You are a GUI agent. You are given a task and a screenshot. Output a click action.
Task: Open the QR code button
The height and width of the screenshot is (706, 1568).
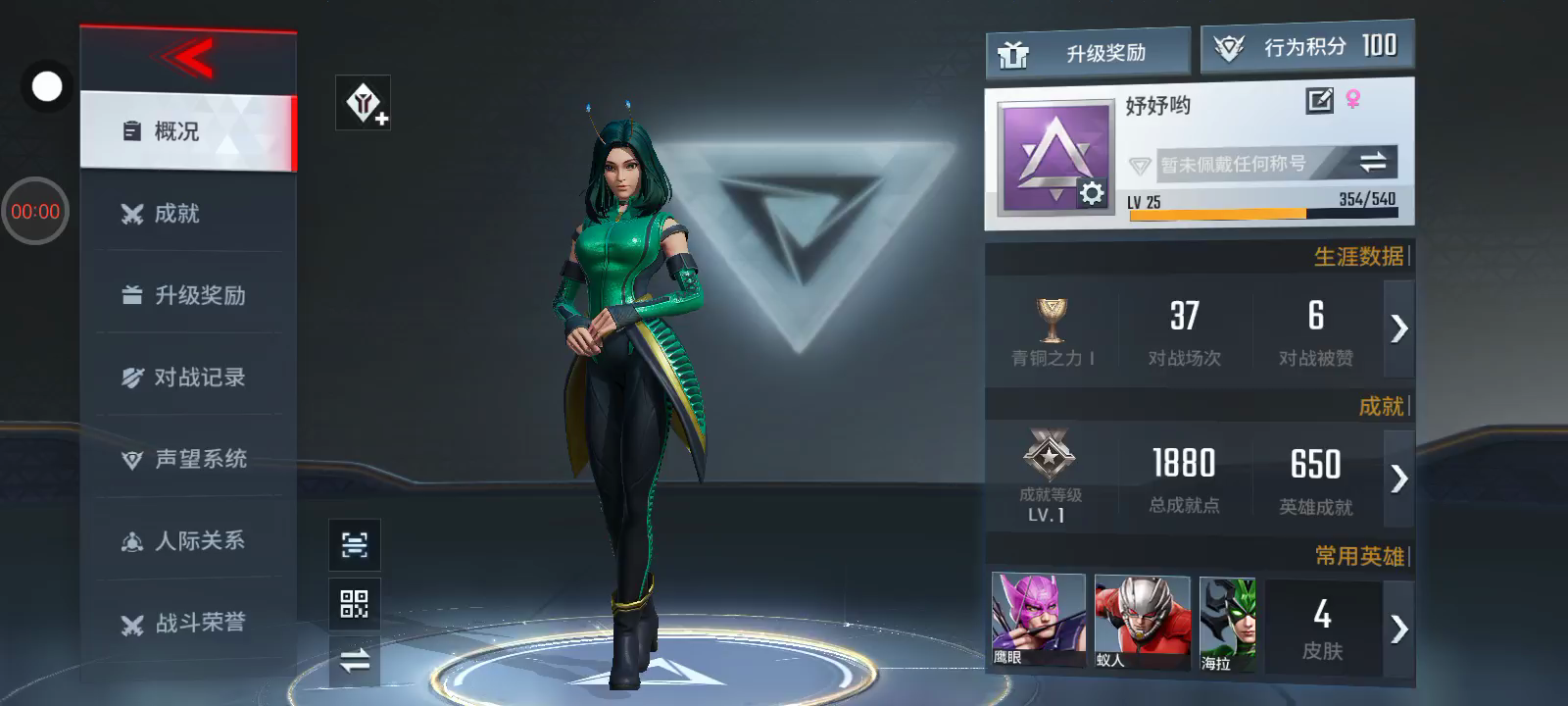354,603
